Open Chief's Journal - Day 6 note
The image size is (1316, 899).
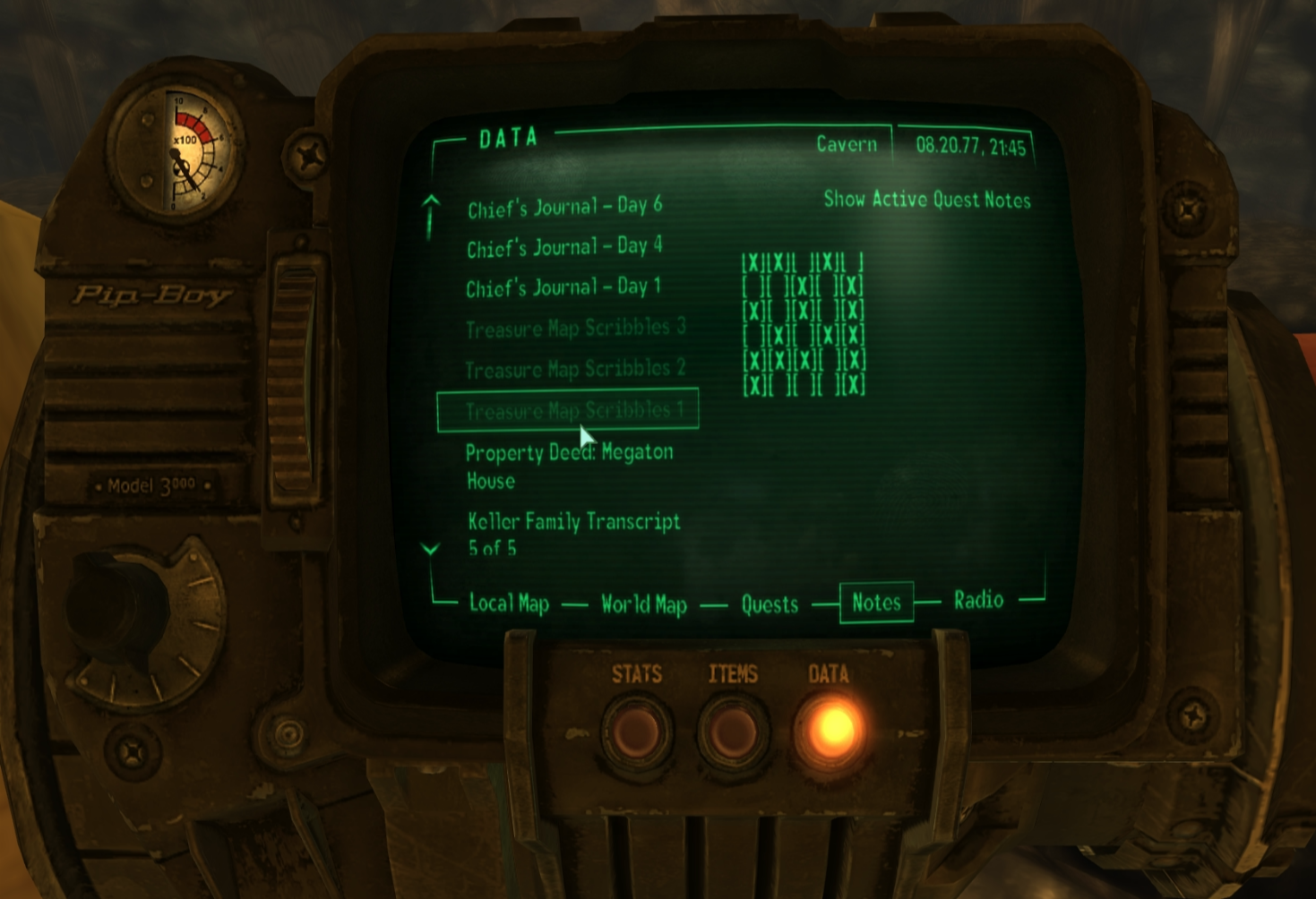564,207
